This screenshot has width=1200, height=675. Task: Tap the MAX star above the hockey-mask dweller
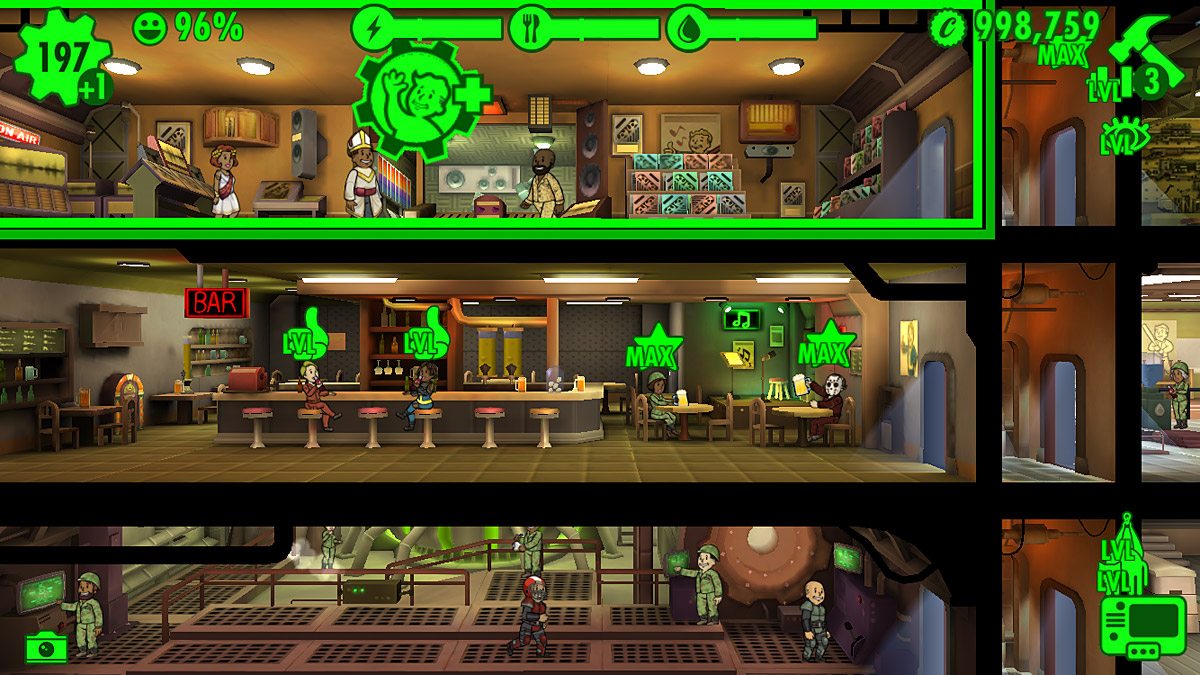click(x=826, y=347)
